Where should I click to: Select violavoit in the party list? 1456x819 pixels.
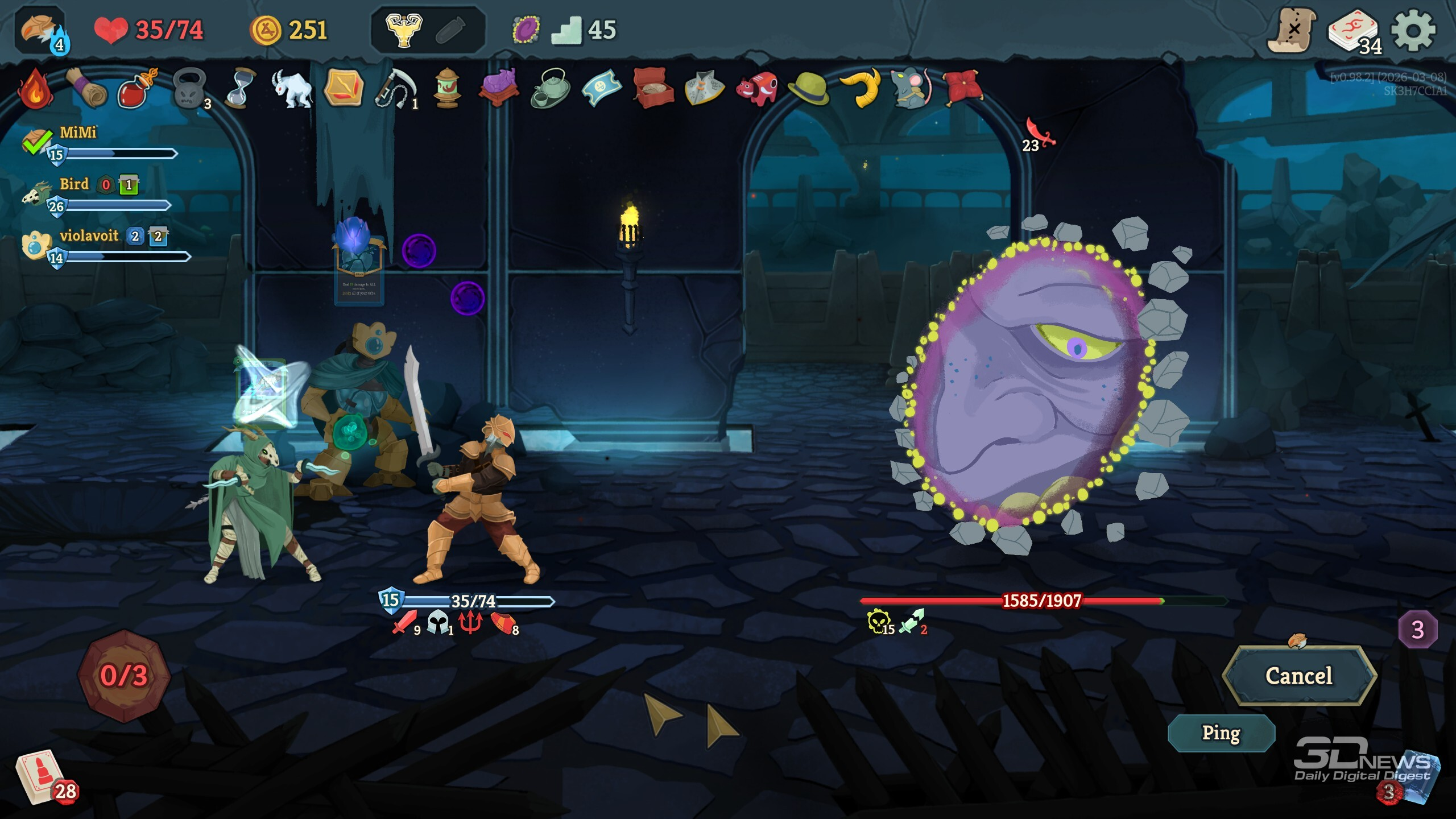(x=89, y=236)
